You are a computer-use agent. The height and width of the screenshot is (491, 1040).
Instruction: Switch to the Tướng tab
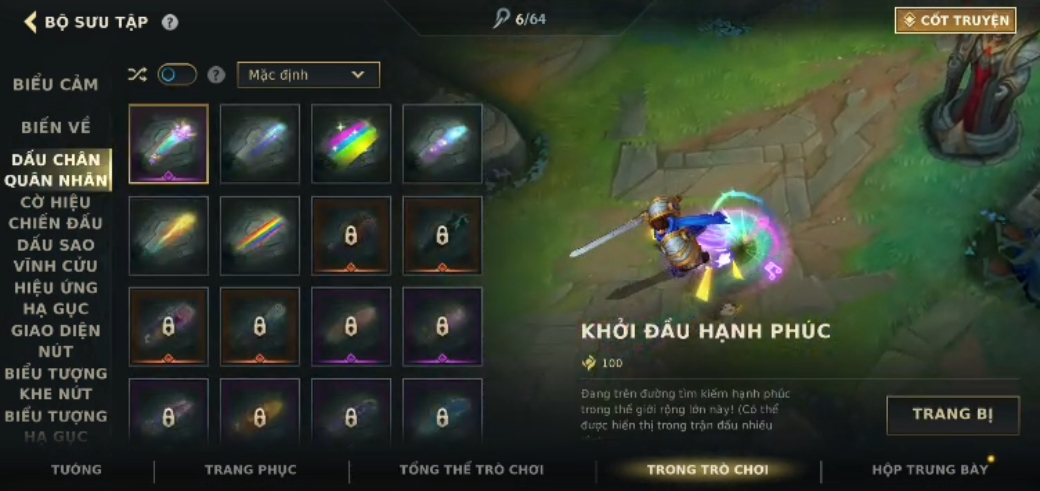point(77,470)
